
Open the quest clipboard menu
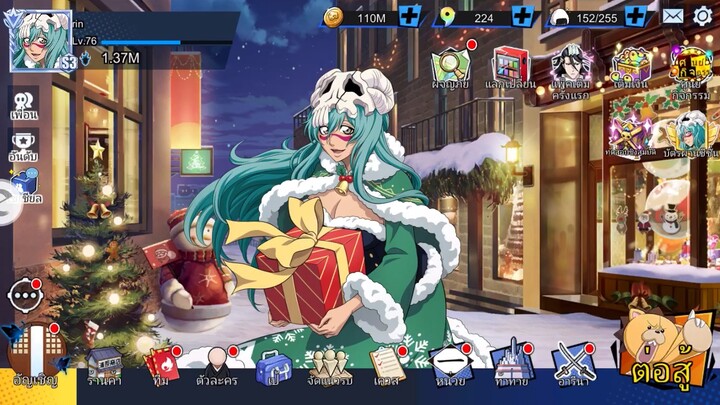(386, 366)
